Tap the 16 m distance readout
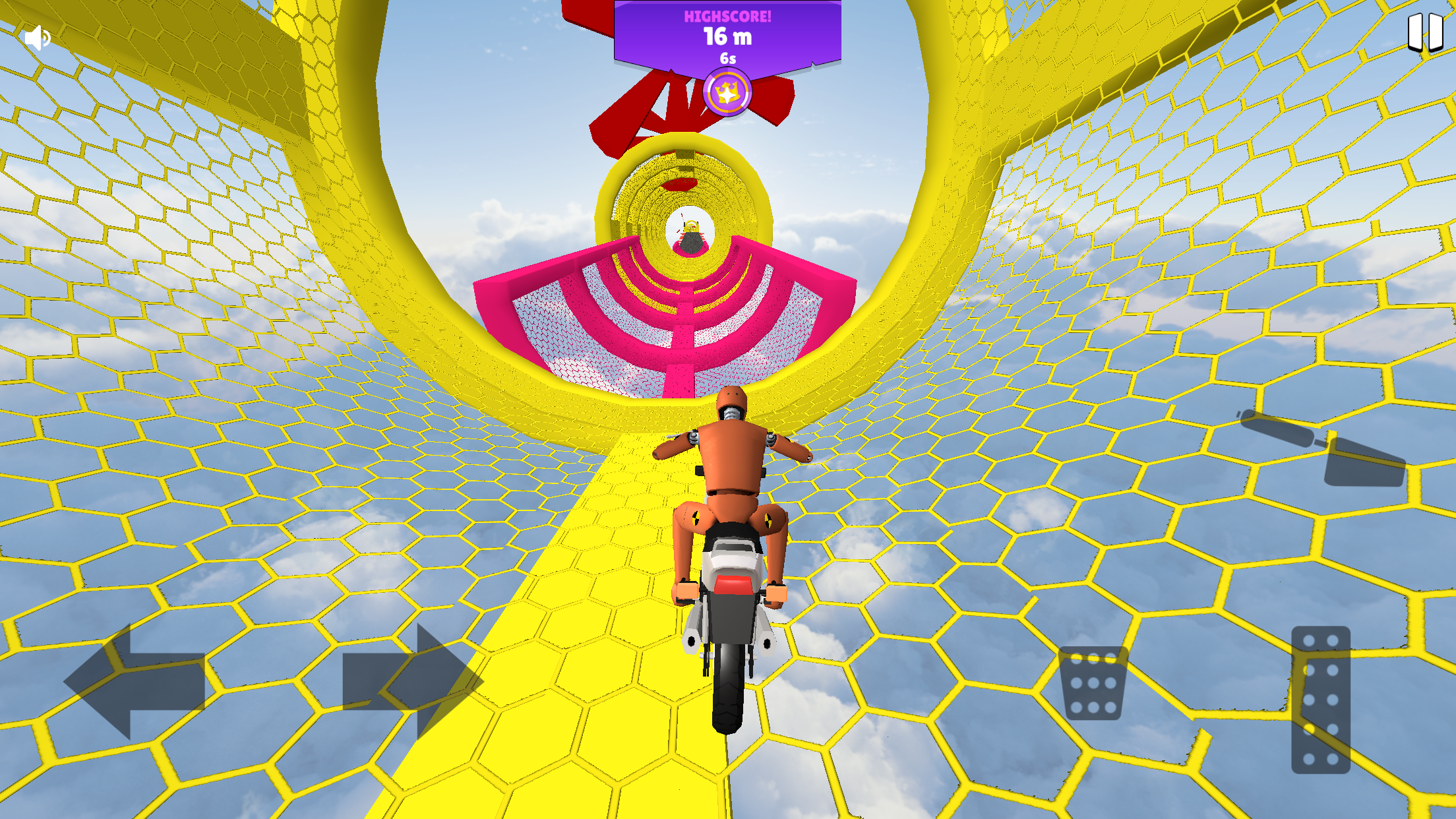Viewport: 1456px width, 819px height. [x=727, y=38]
